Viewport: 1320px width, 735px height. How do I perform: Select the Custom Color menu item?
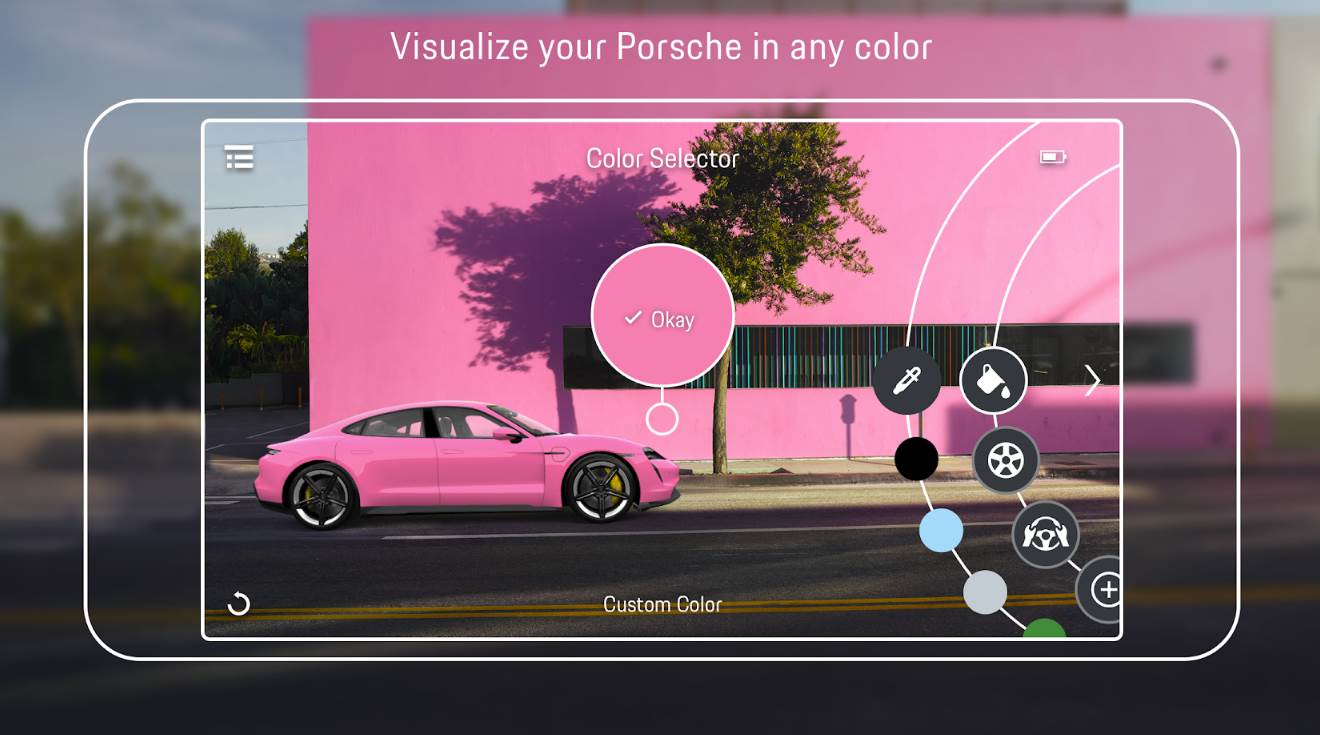(x=662, y=603)
